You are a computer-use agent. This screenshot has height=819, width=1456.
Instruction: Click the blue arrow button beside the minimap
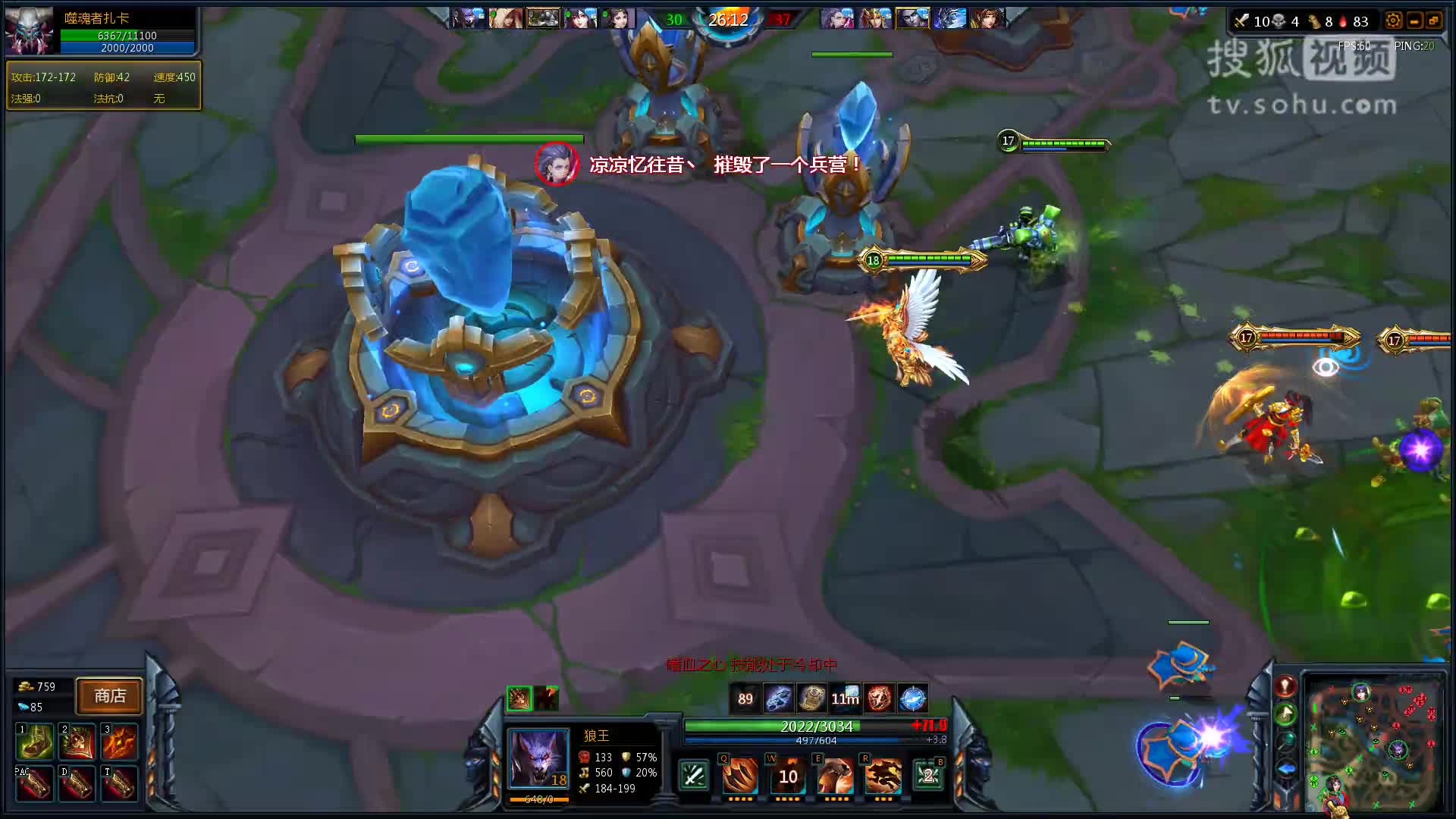point(1285,769)
